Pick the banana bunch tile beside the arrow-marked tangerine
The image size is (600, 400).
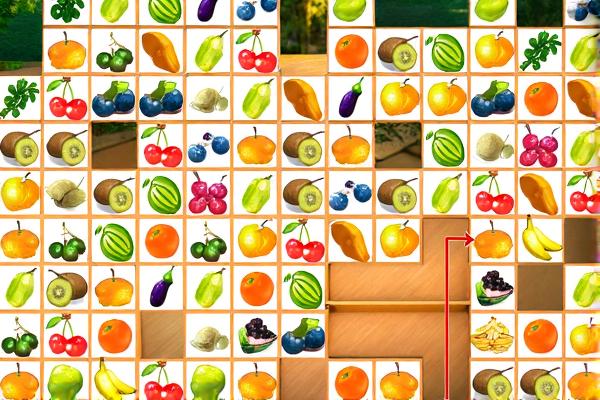(x=541, y=240)
